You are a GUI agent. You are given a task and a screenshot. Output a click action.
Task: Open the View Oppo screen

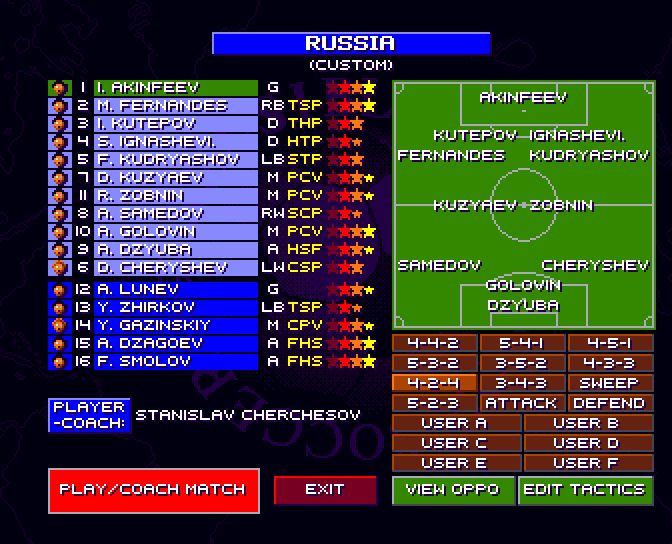(x=454, y=489)
